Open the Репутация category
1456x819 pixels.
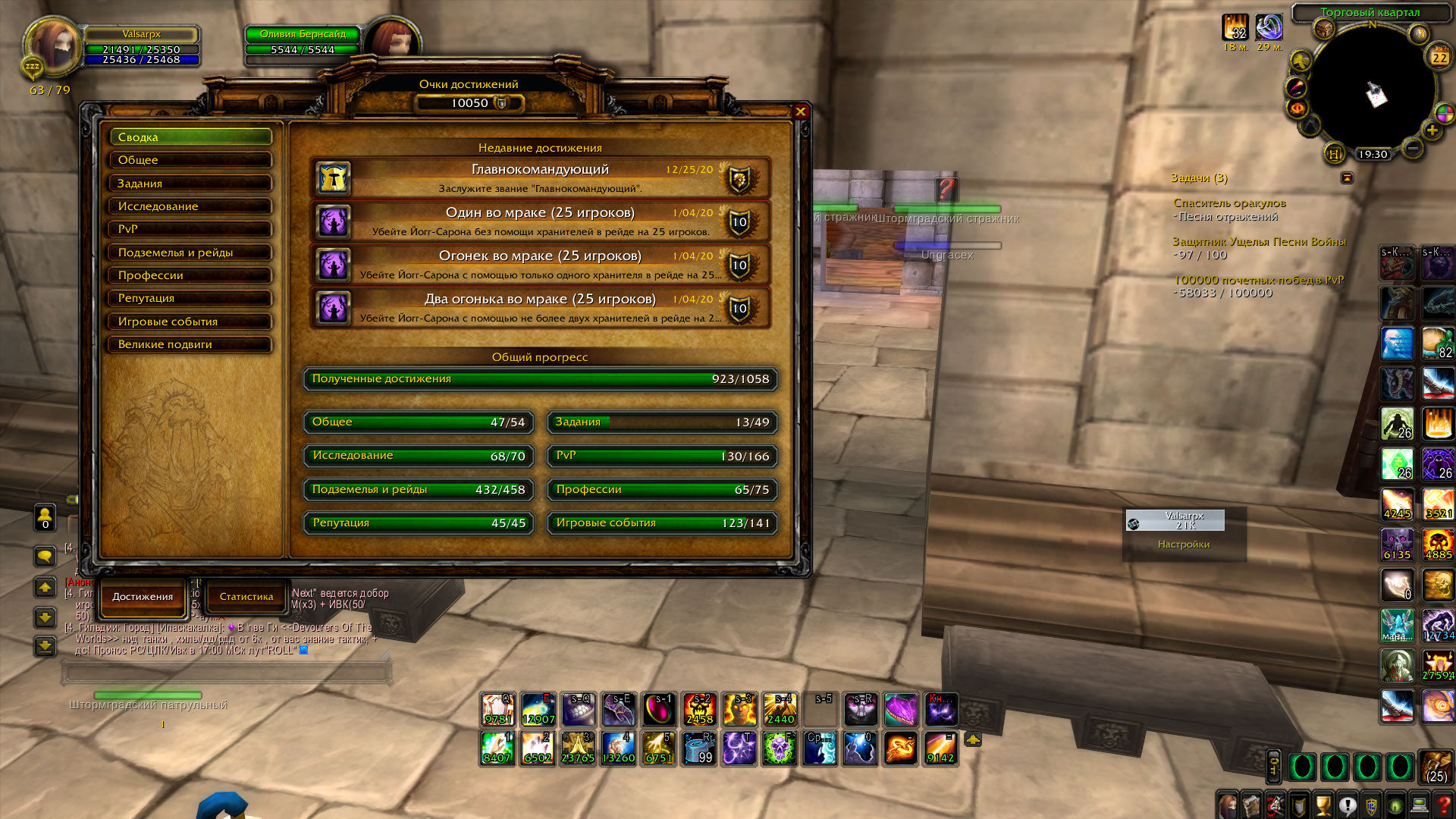pyautogui.click(x=190, y=298)
